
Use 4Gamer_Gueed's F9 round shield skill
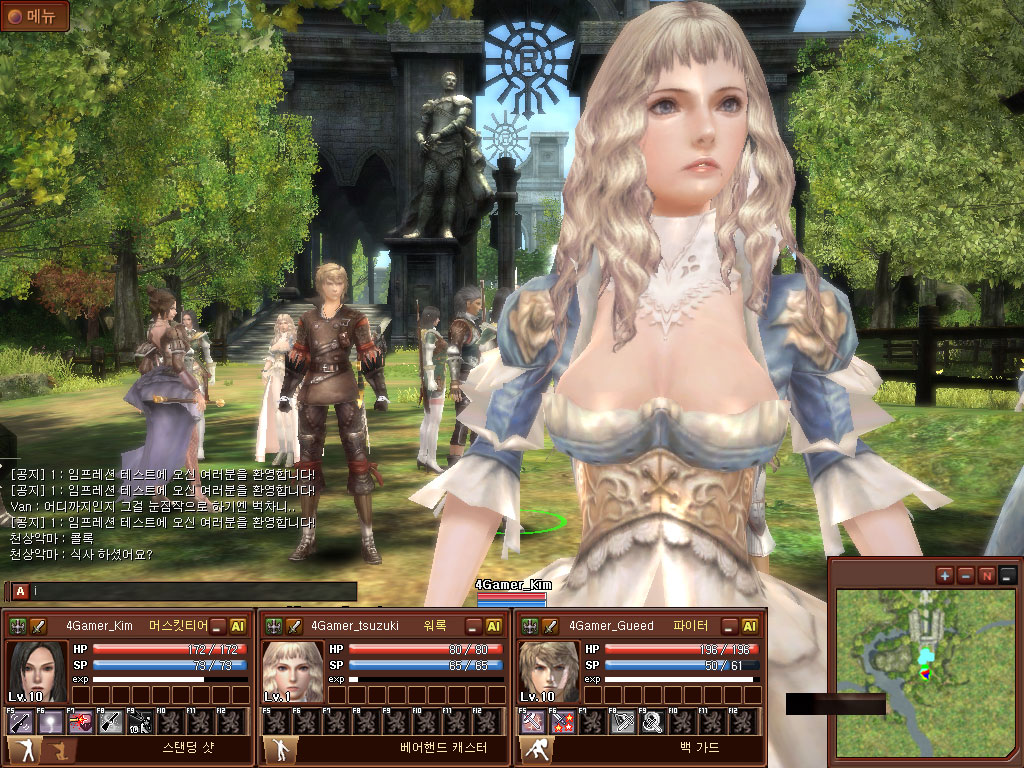[651, 721]
